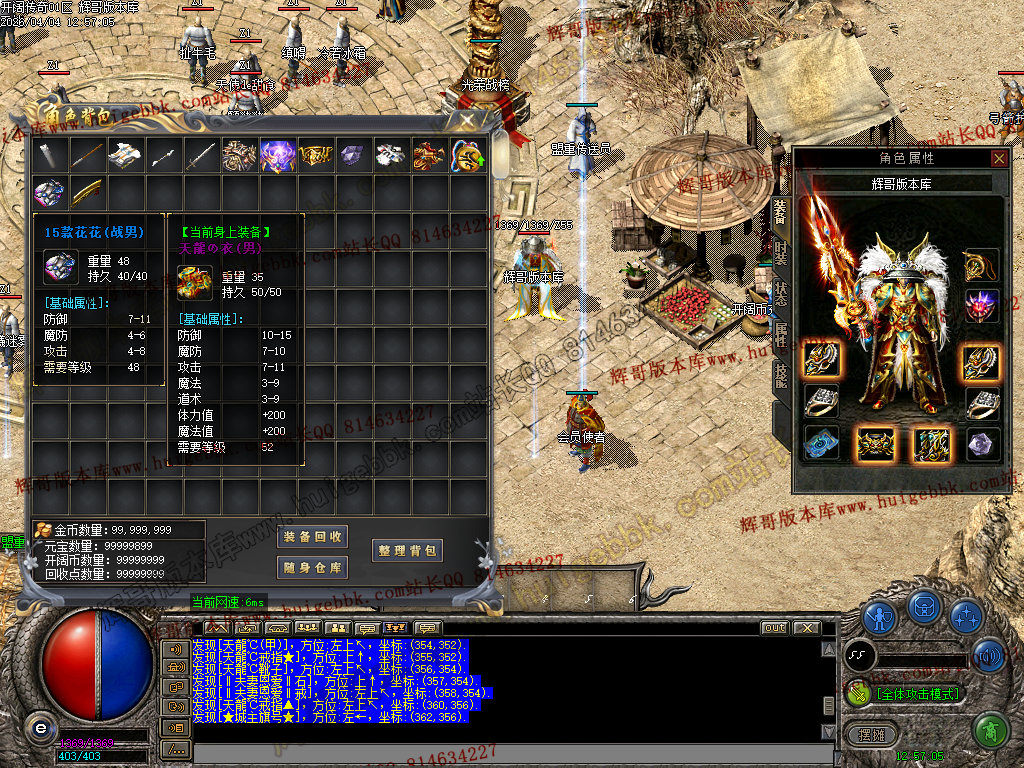Select the purple glowing helmet in bag
The image size is (1024, 768).
coord(277,155)
